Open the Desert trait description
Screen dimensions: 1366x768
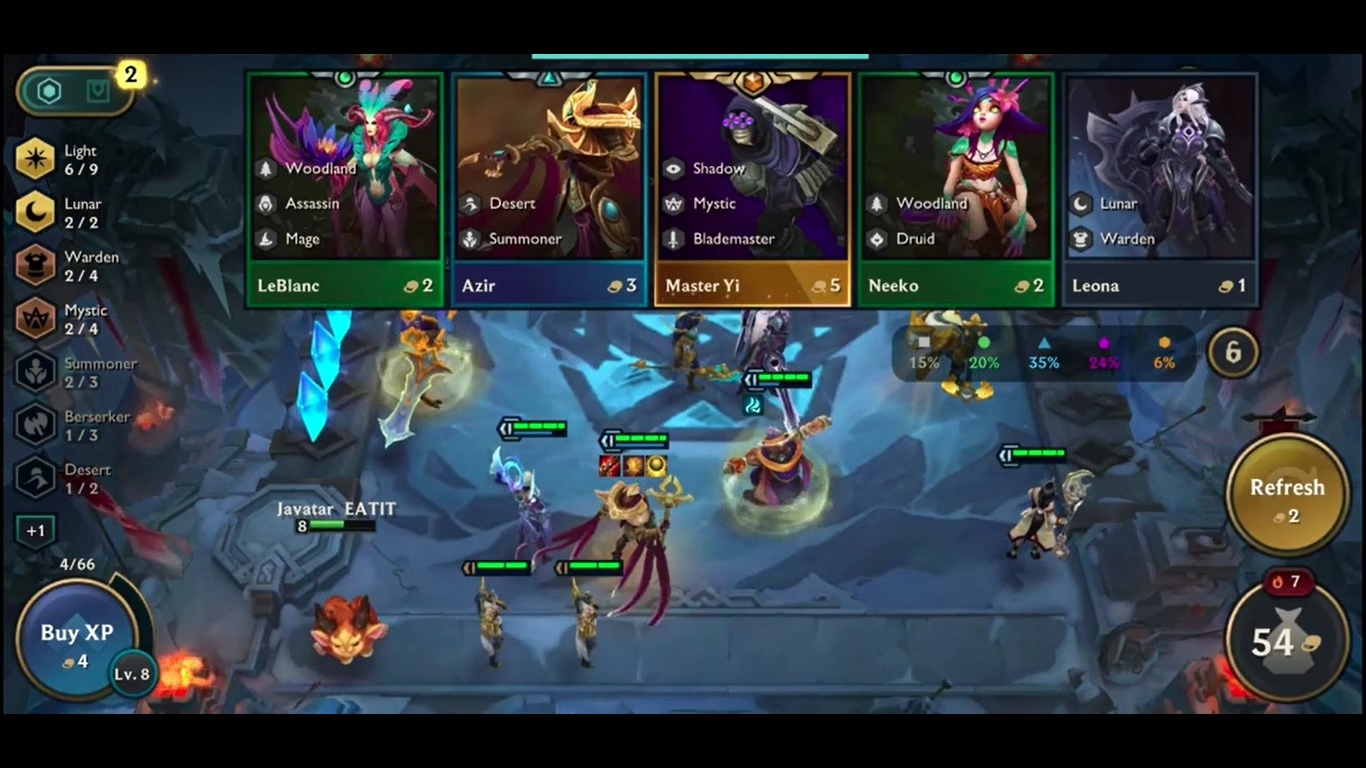tap(36, 478)
